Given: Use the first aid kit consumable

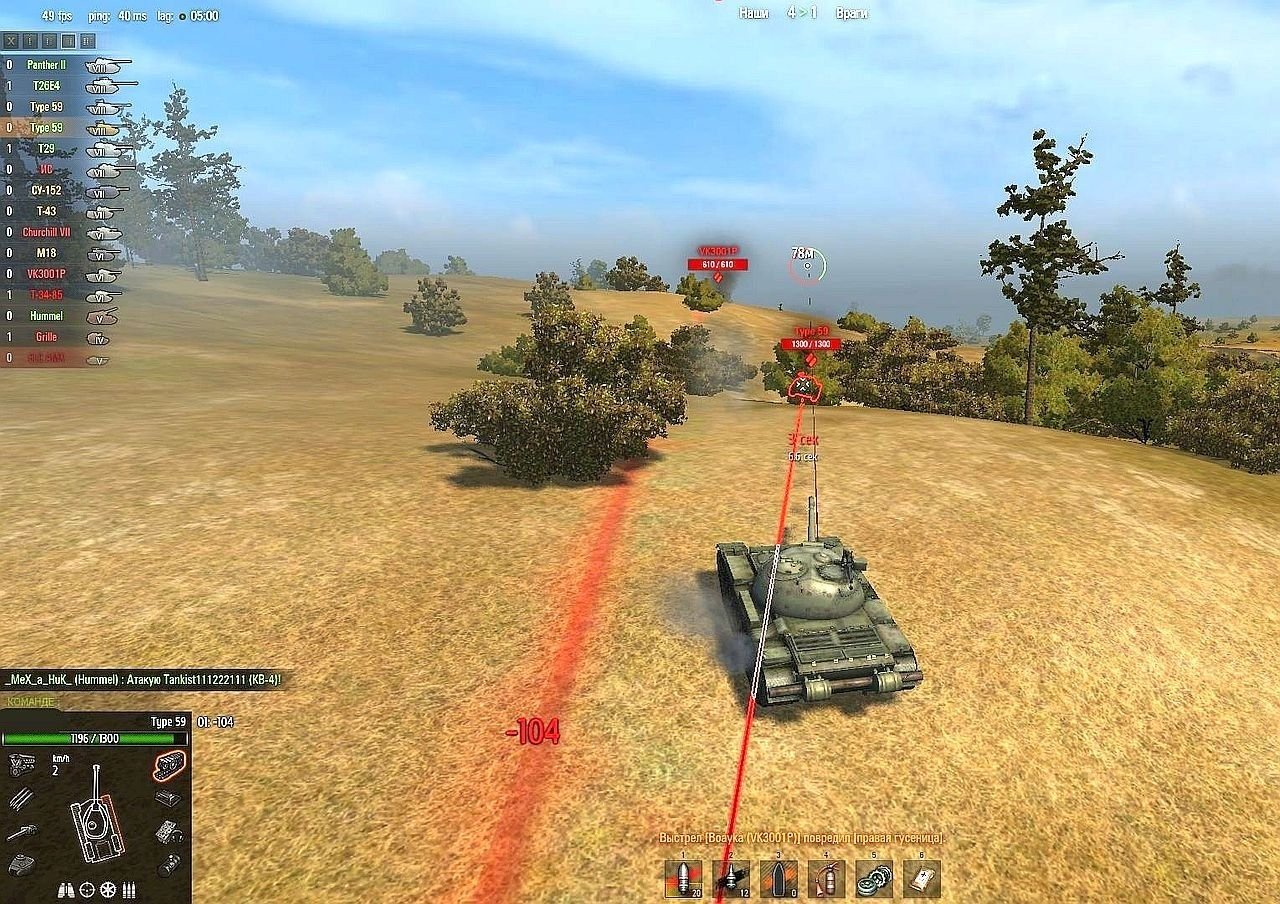Looking at the screenshot, I should click(x=921, y=879).
